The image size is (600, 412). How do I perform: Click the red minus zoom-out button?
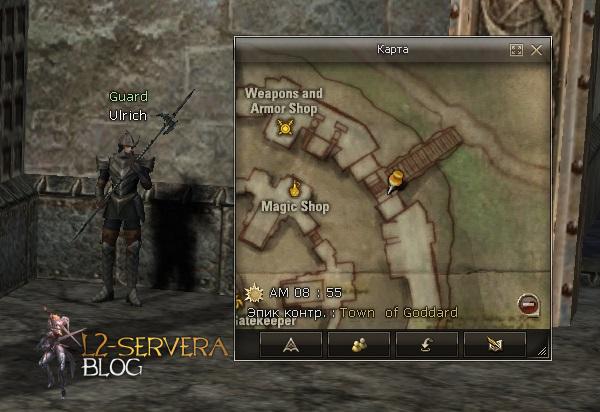(x=526, y=304)
